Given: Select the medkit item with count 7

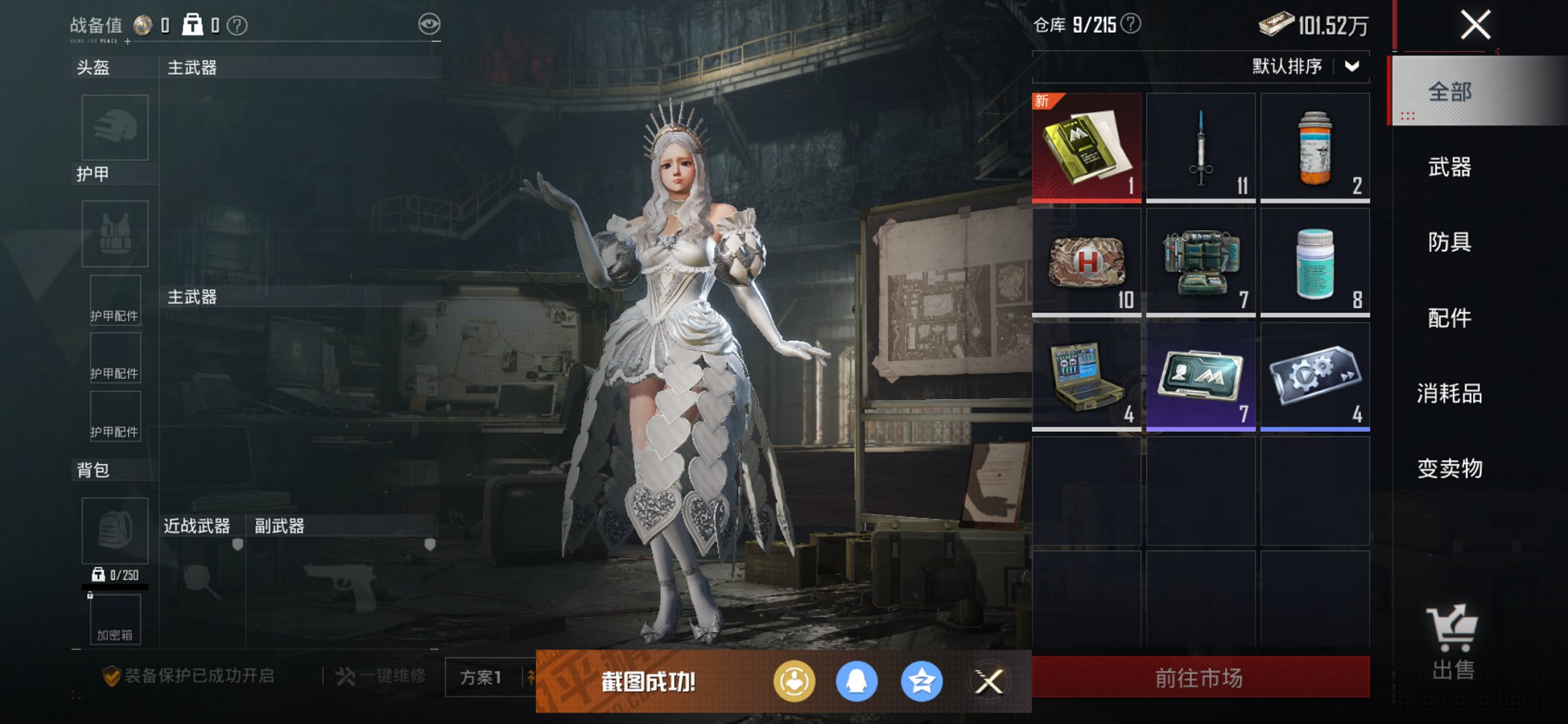Looking at the screenshot, I should coord(1201,261).
